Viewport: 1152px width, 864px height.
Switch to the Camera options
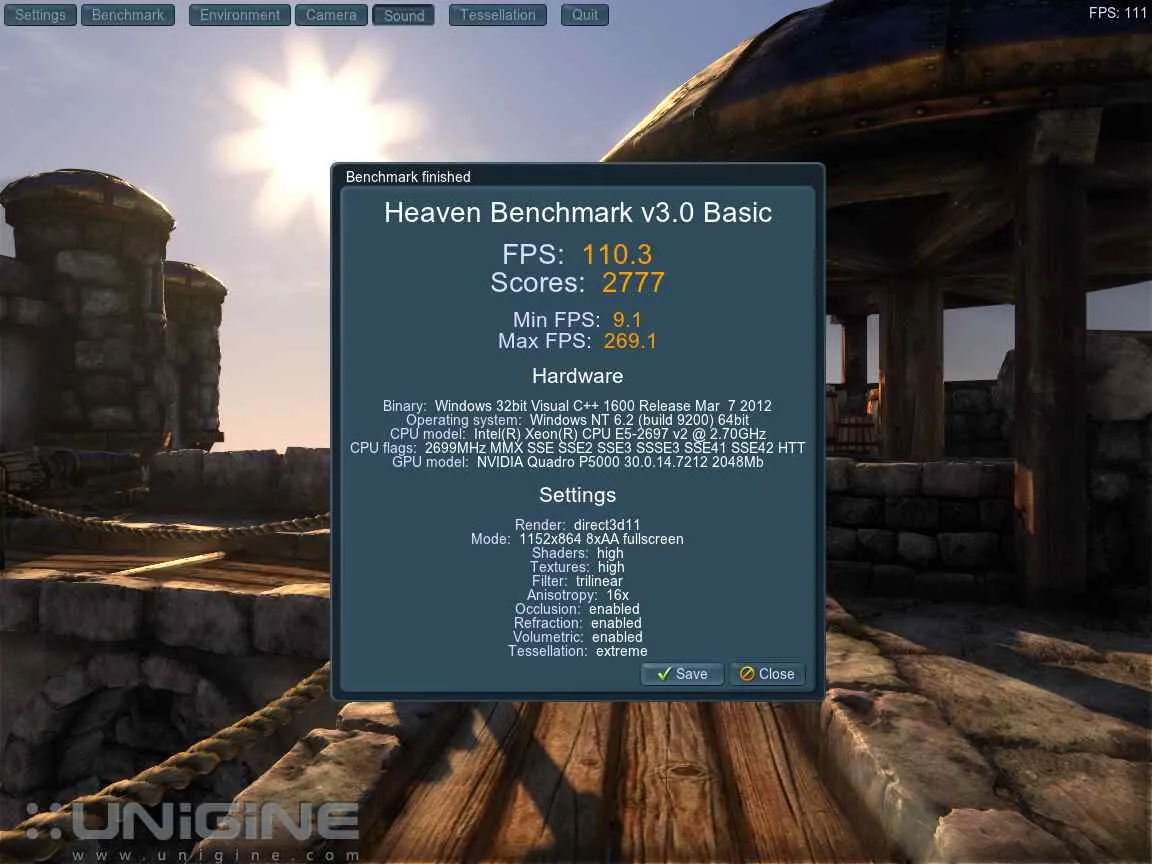tap(331, 15)
